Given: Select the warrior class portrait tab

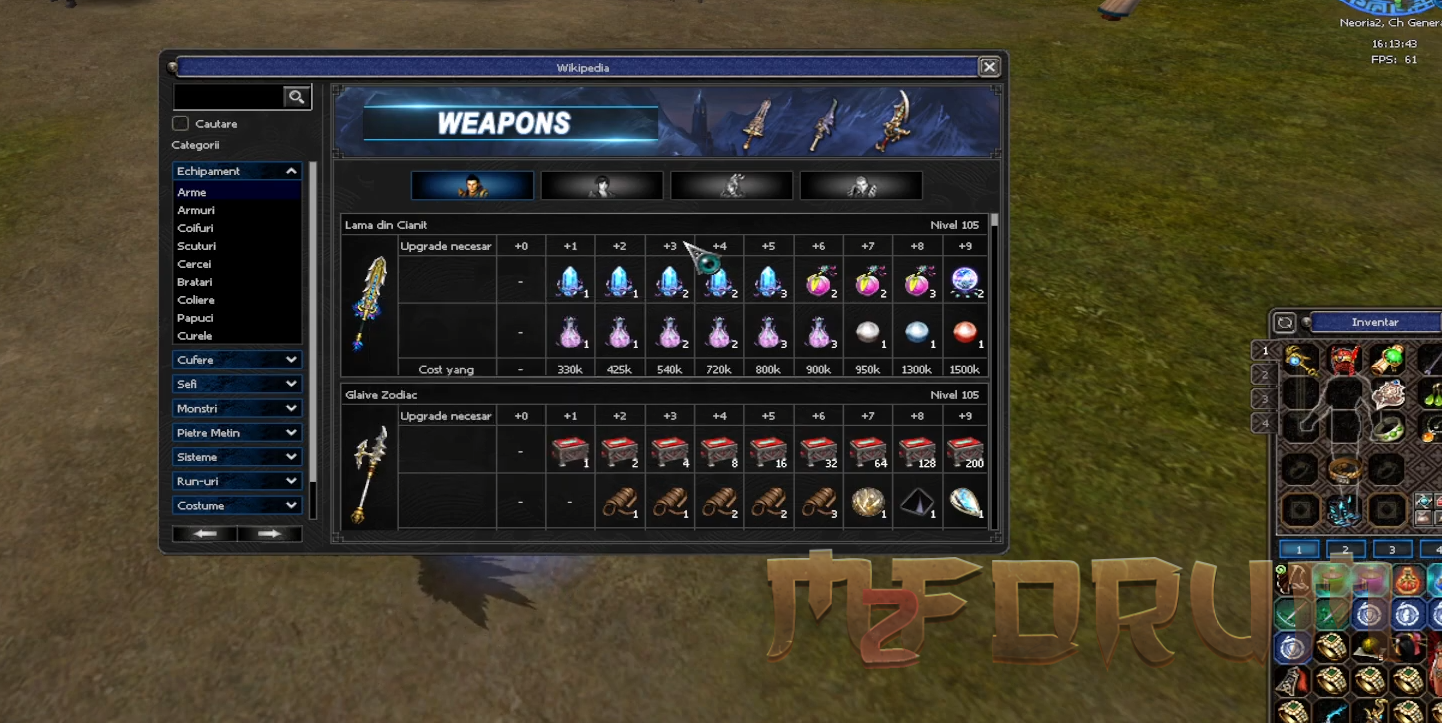Looking at the screenshot, I should pos(472,186).
